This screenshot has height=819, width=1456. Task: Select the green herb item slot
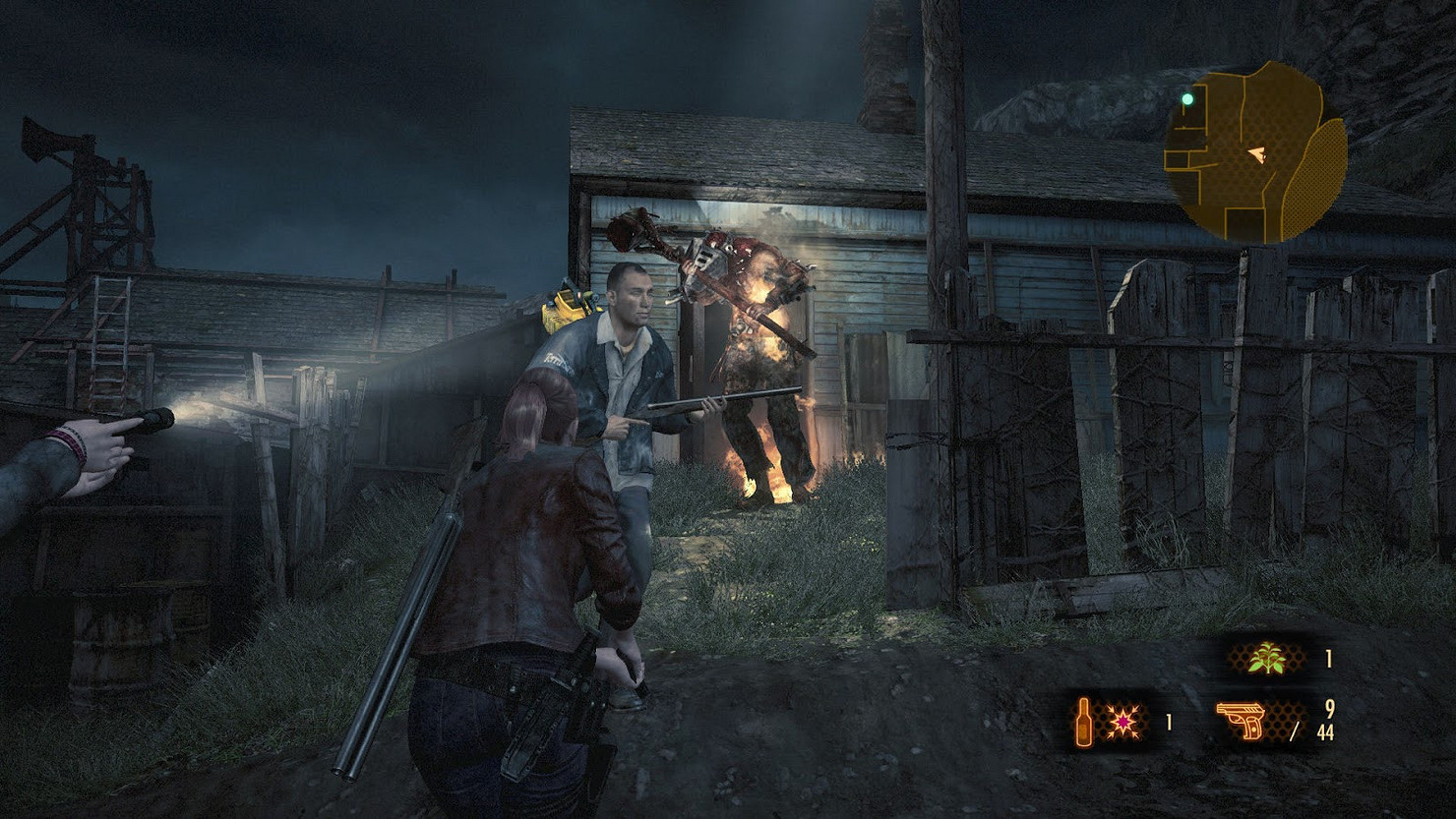pos(1267,660)
